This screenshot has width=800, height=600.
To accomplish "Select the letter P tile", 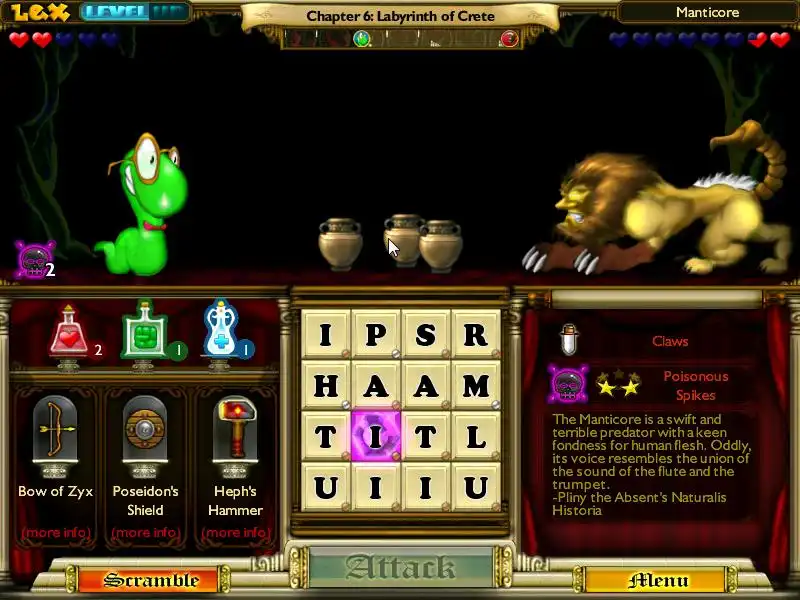I will click(376, 334).
